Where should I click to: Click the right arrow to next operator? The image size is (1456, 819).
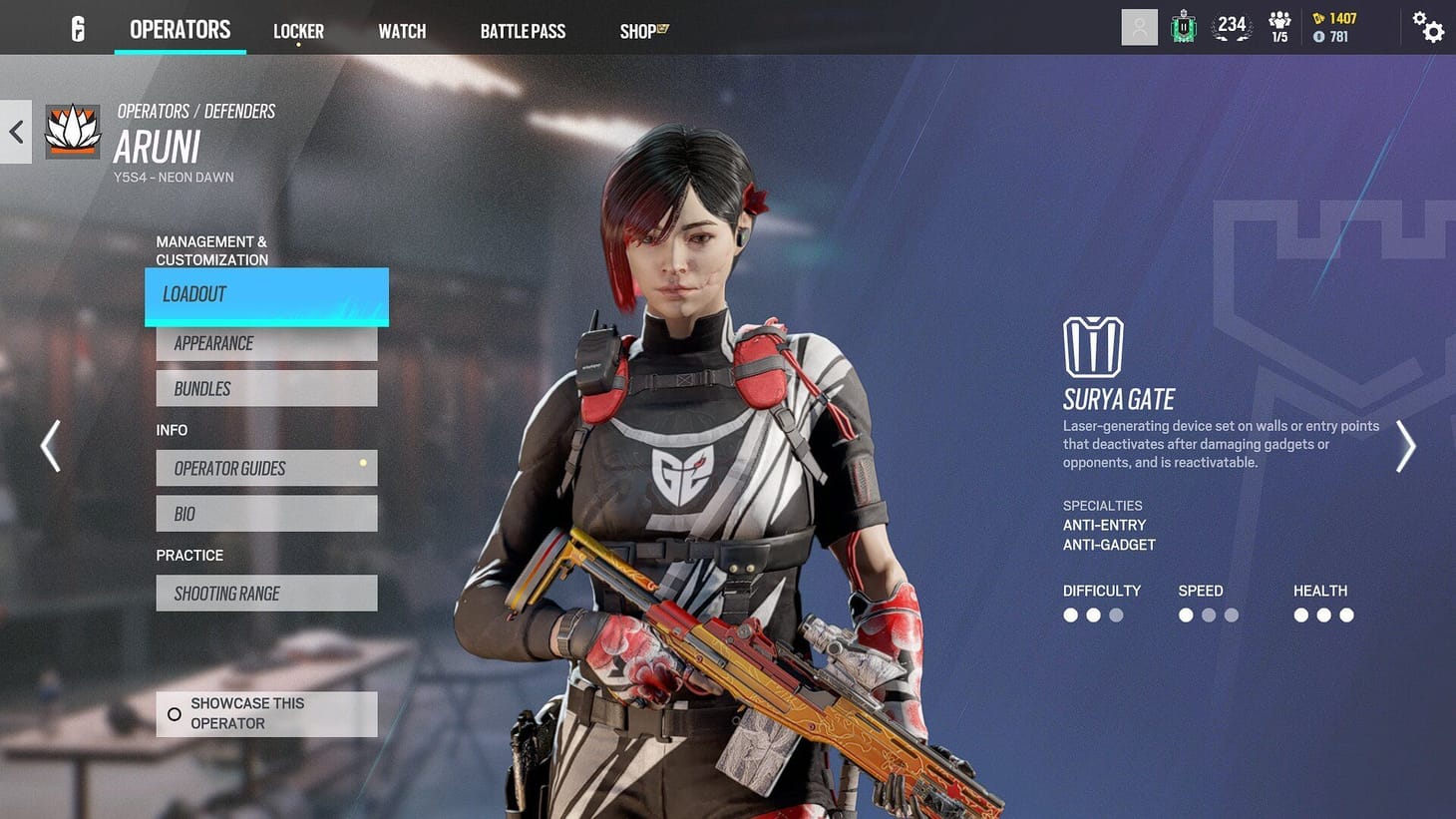(x=1406, y=445)
